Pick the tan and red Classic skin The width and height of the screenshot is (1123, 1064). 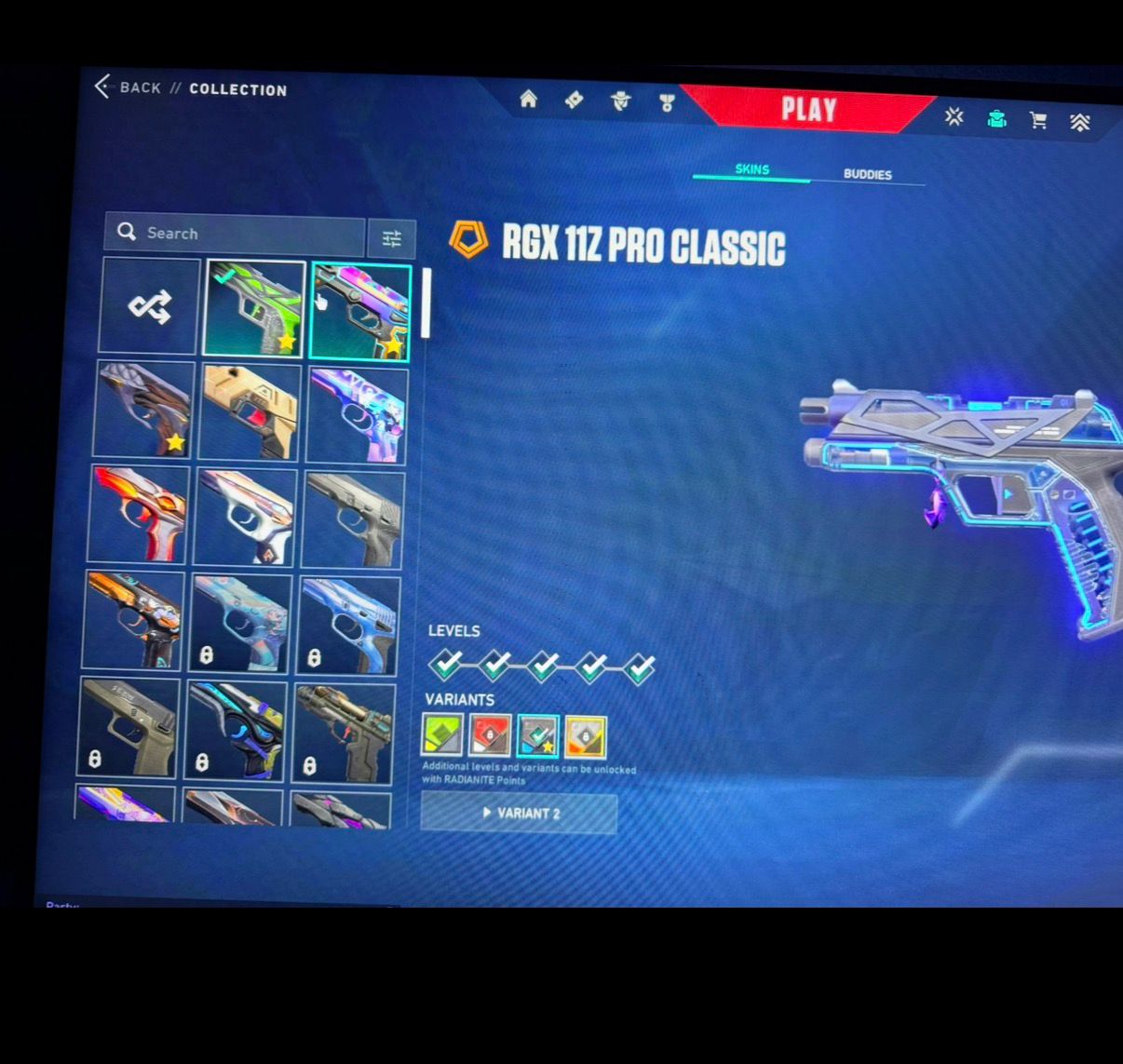249,412
